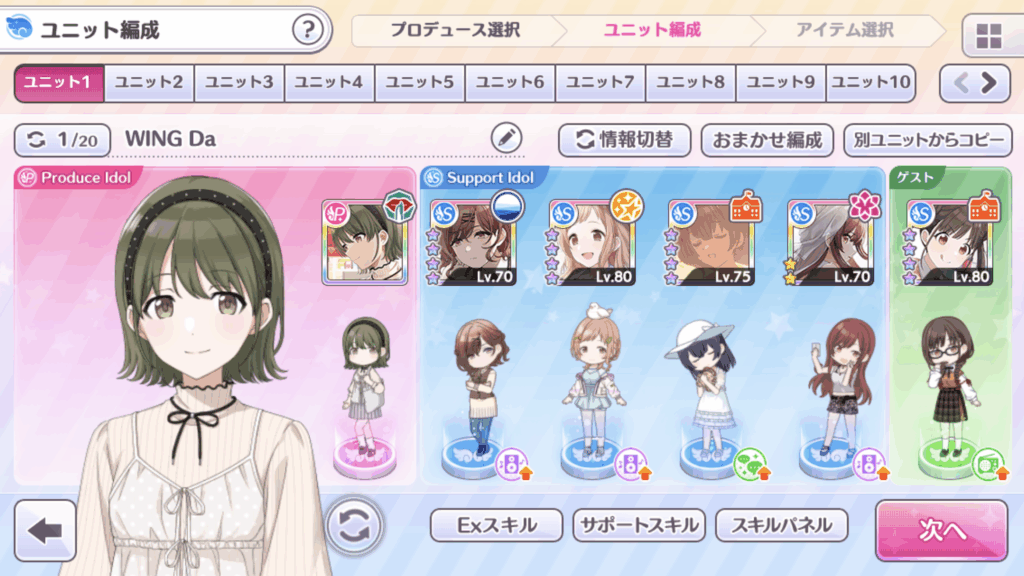Viewport: 1024px width, 576px height.
Task: Edit the unit name with pencil icon
Action: (x=508, y=139)
